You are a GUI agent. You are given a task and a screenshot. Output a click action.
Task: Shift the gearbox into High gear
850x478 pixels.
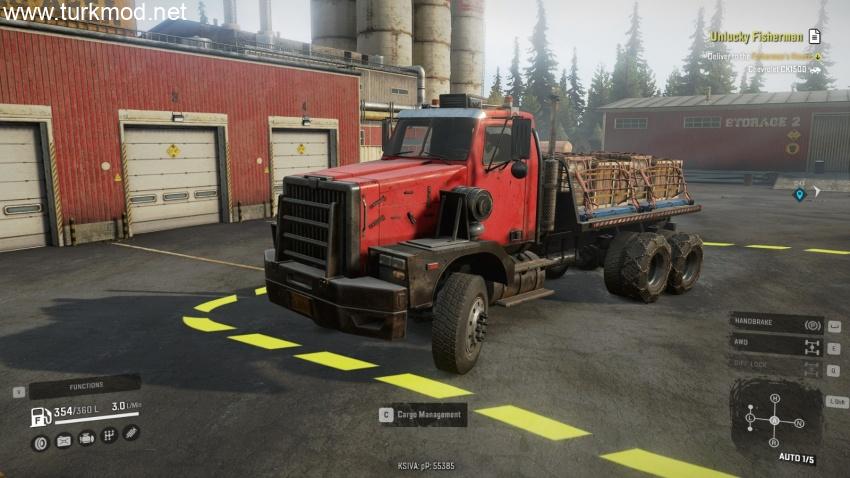point(774,399)
